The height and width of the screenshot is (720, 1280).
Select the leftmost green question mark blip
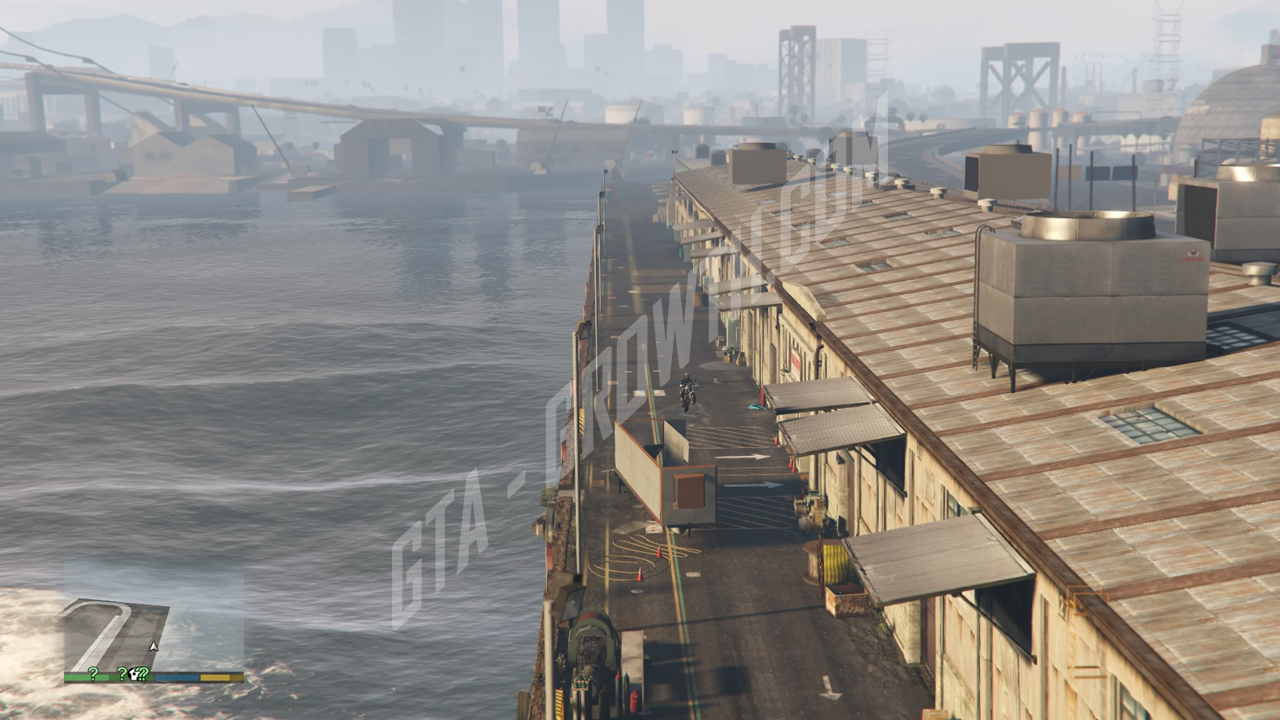(93, 673)
